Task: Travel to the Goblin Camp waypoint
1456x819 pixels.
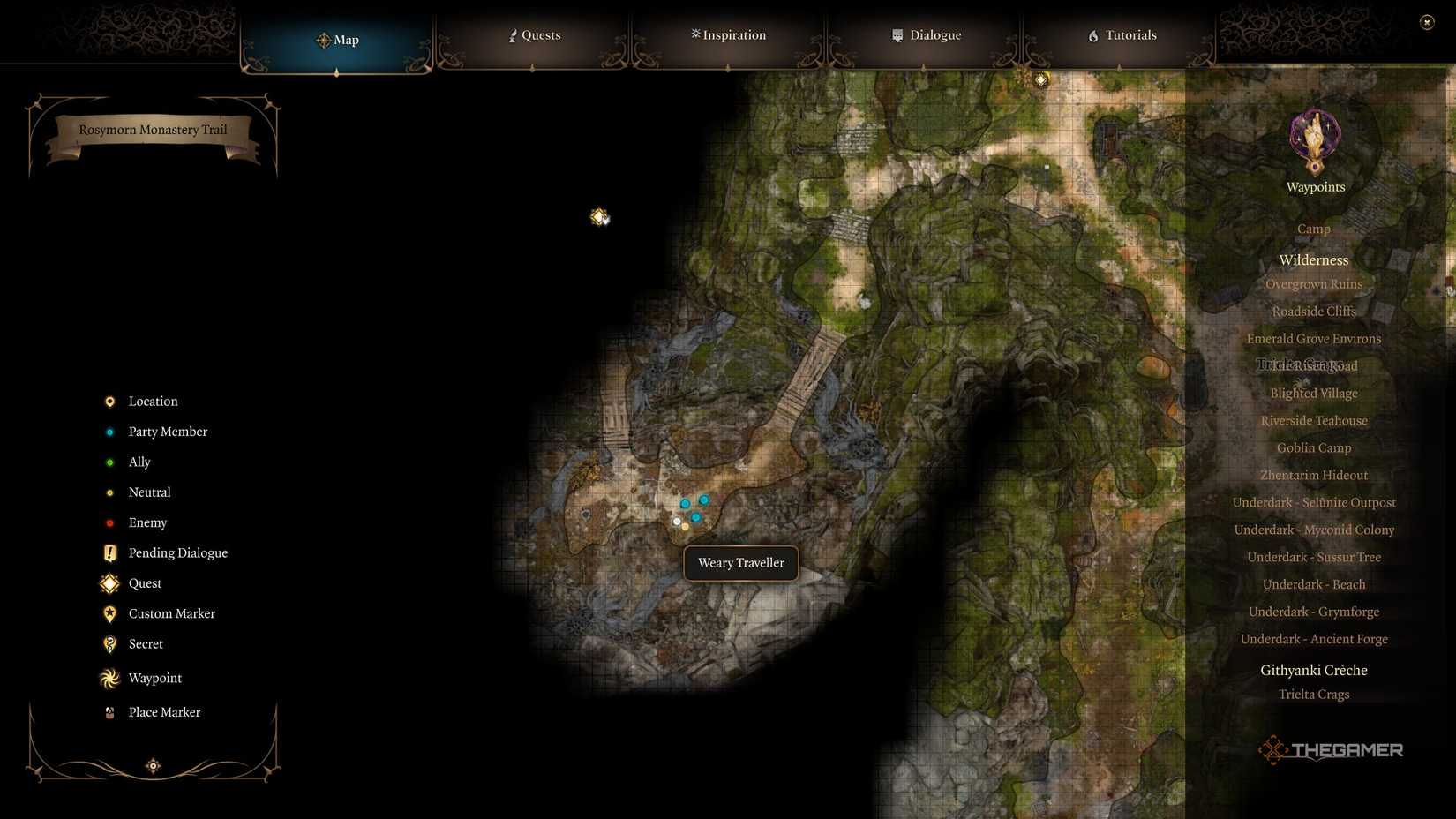Action: click(x=1313, y=447)
